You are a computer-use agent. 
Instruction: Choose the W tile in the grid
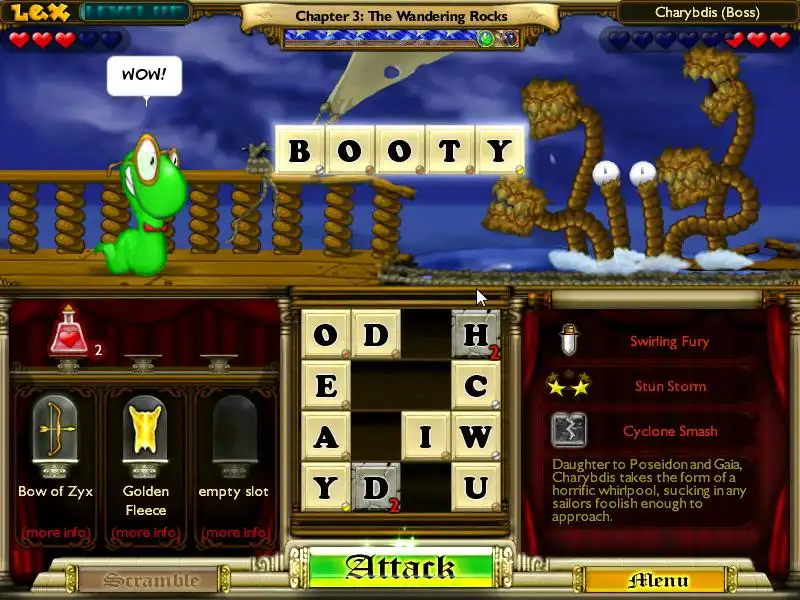click(476, 437)
